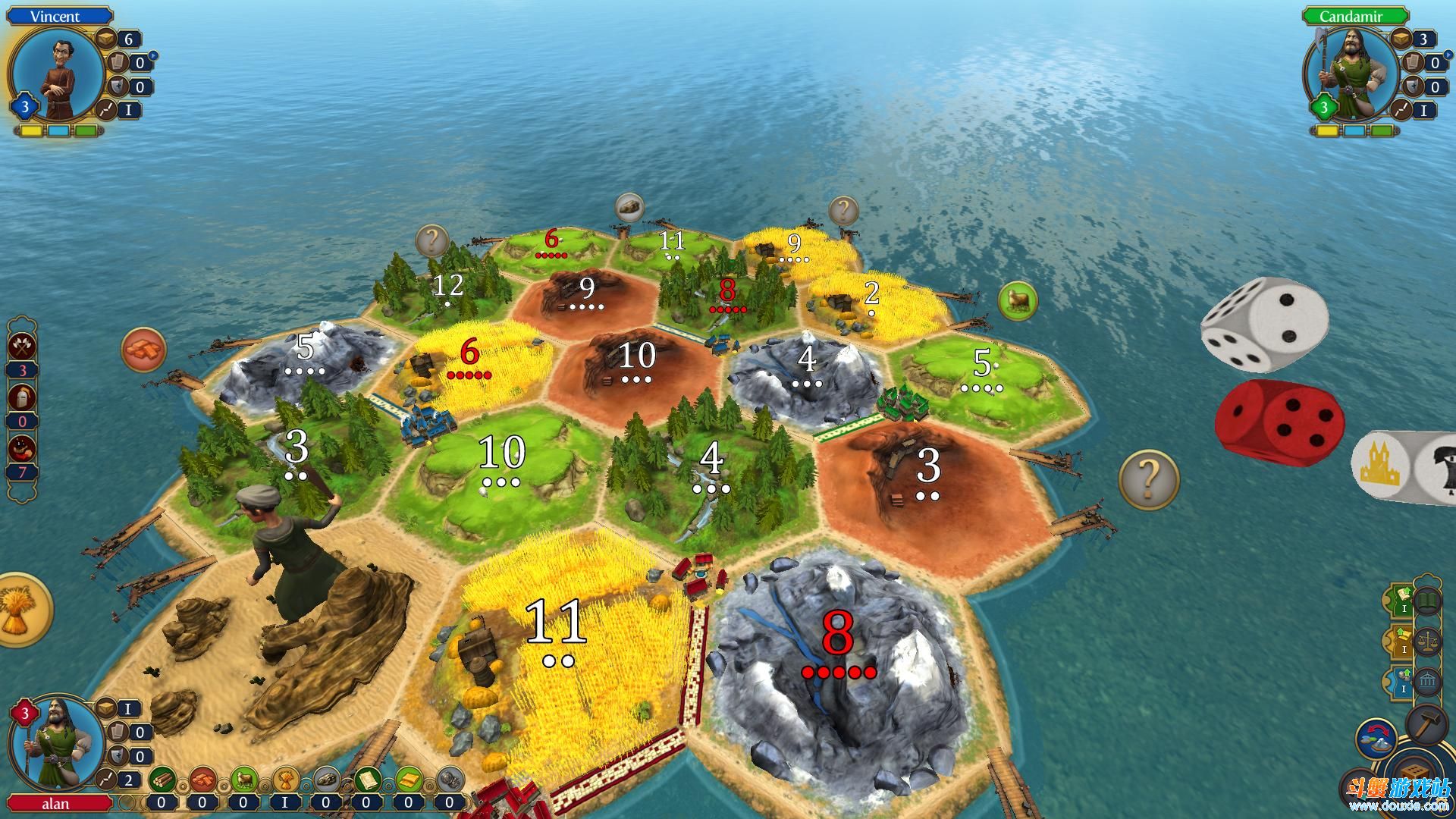Select the sheep harbor marker
The image size is (1456, 819).
pos(1017,301)
